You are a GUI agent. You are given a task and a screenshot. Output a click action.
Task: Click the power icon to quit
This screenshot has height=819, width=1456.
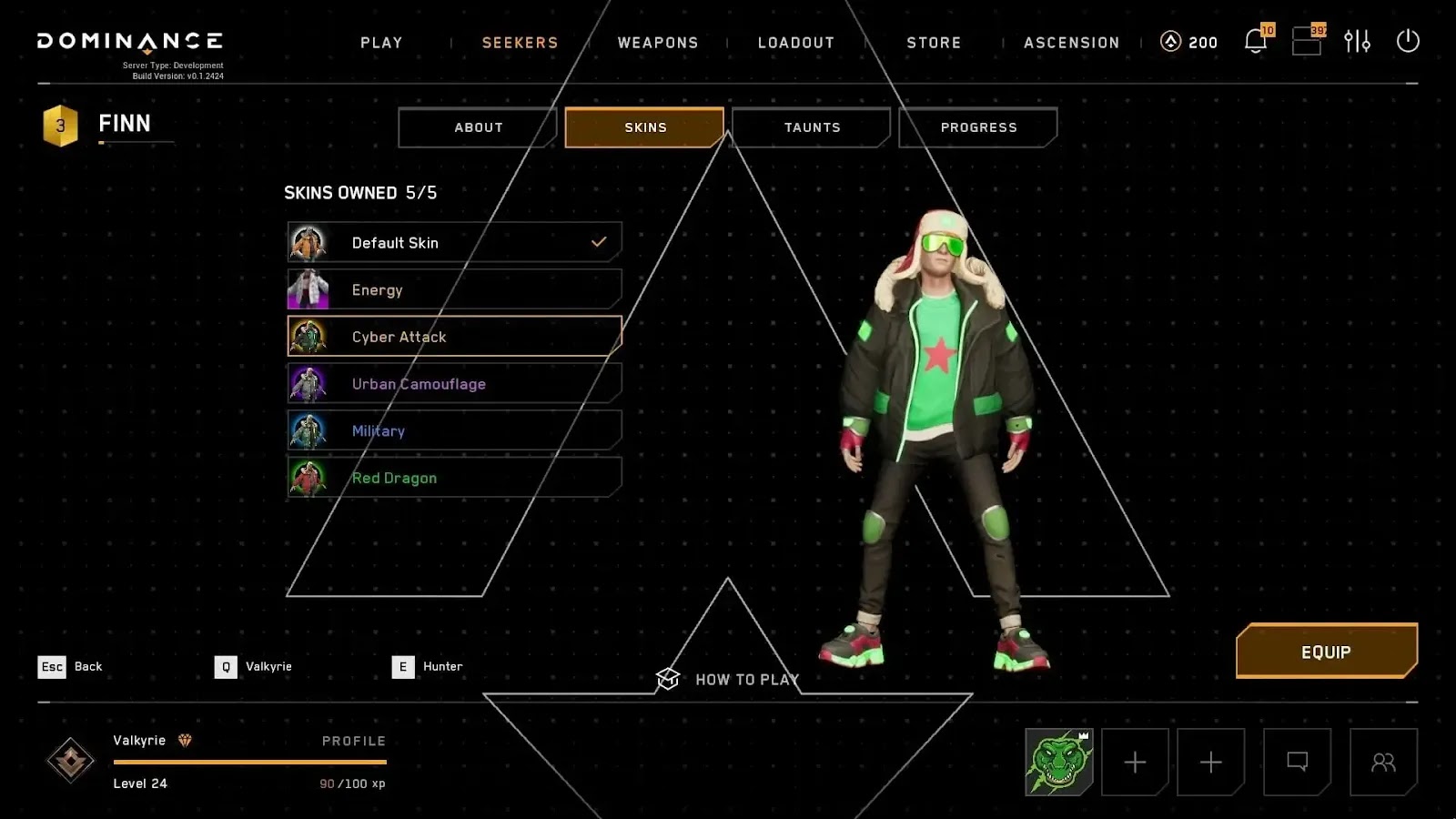(x=1408, y=42)
